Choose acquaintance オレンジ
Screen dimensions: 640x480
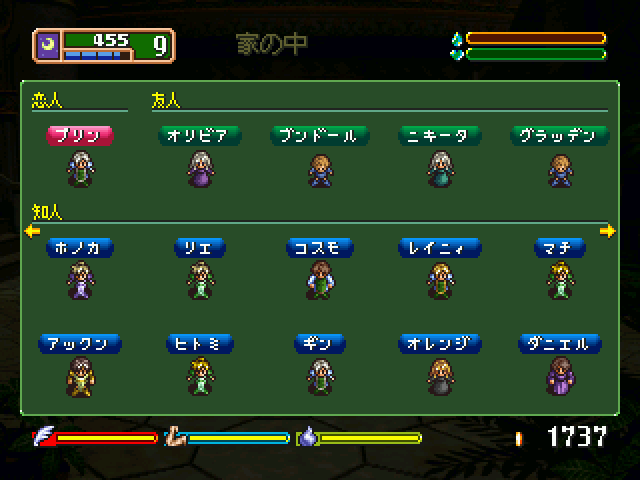tap(440, 343)
